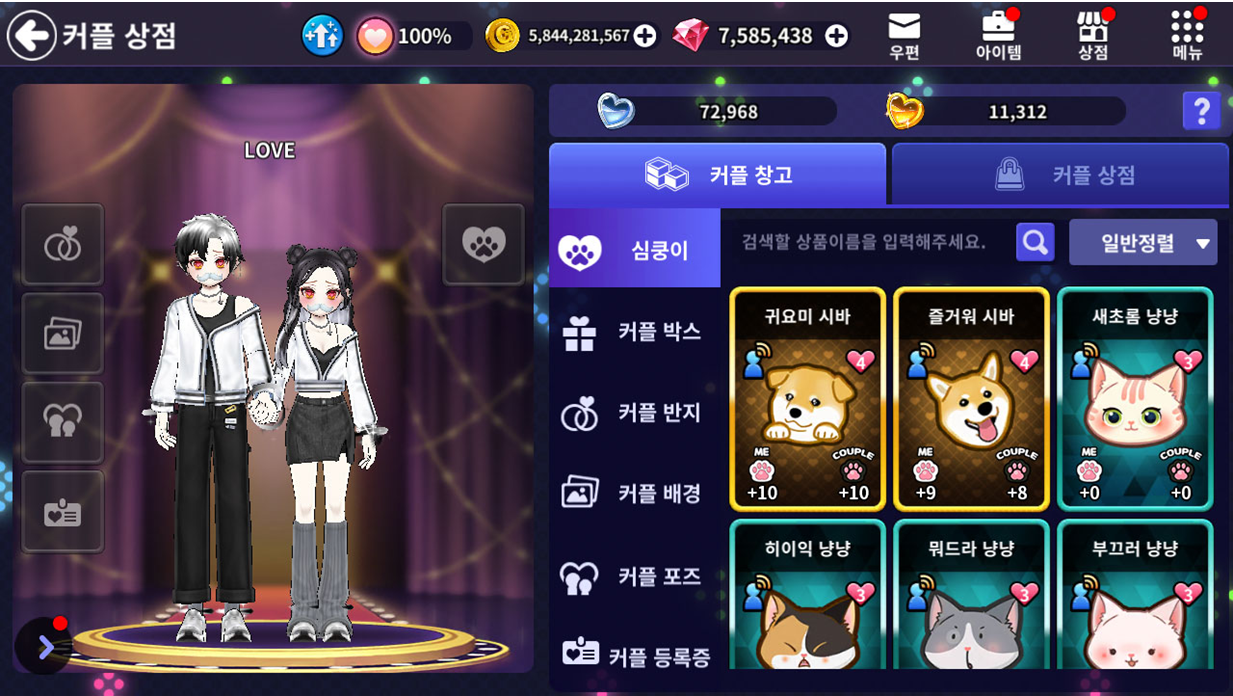Go back using the arrow button
1233x696 pixels.
click(x=32, y=36)
